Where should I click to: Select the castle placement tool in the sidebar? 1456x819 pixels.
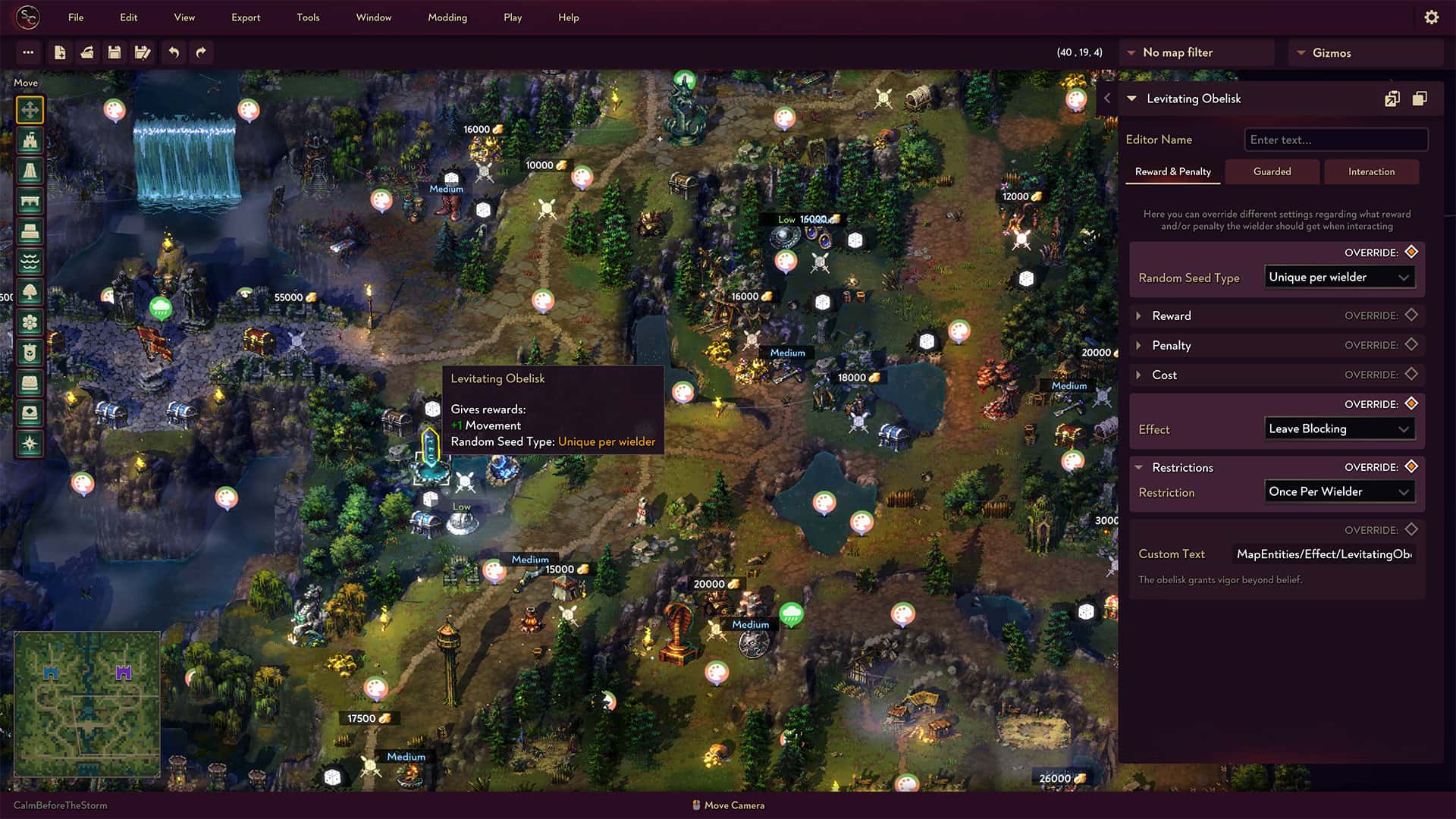(x=29, y=140)
